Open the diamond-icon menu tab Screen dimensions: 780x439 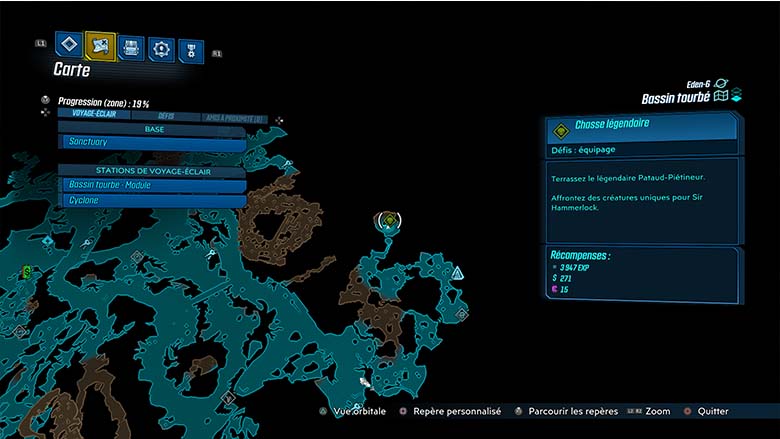68,45
